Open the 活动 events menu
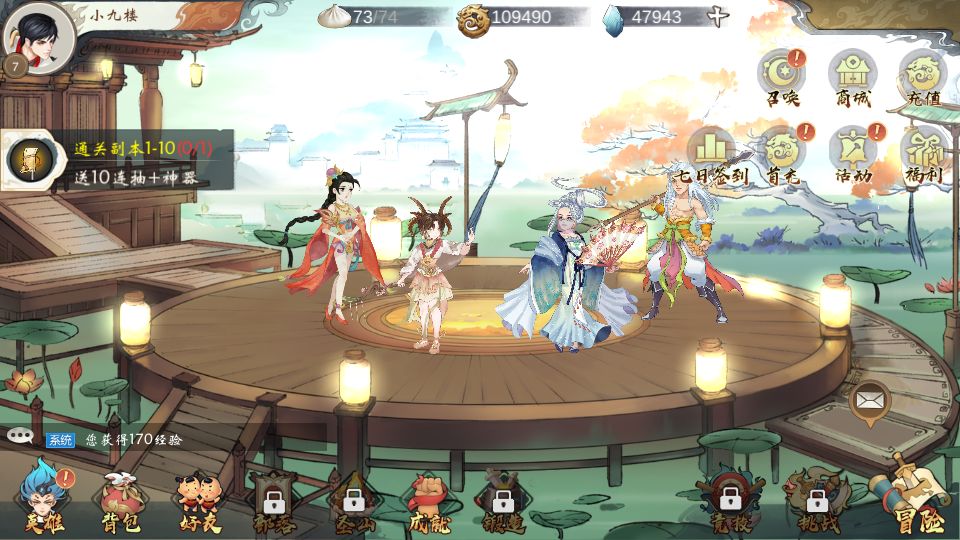The width and height of the screenshot is (960, 540). point(852,155)
